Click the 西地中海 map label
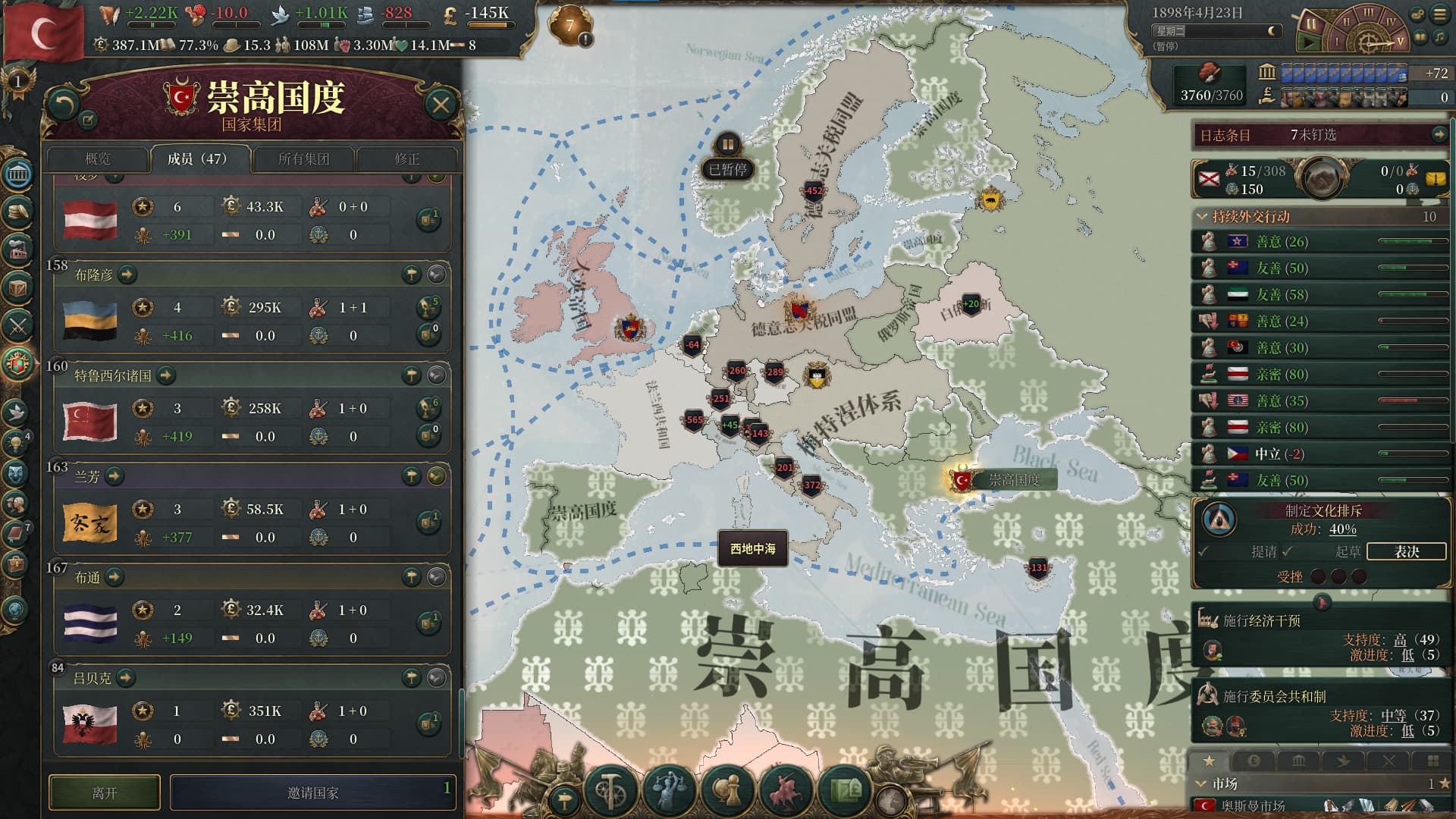 [x=752, y=548]
